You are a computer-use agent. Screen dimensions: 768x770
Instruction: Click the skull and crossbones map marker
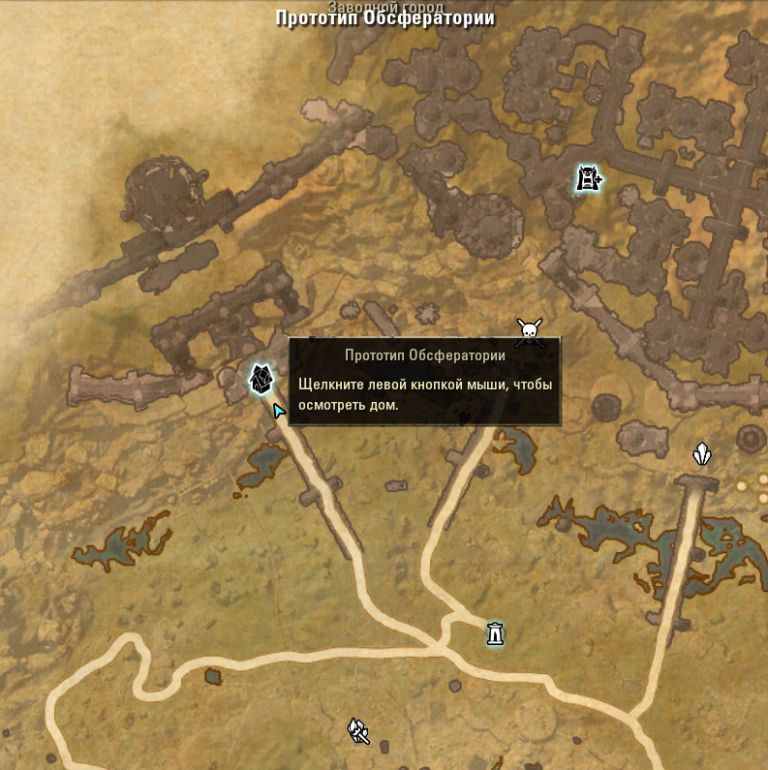[x=529, y=331]
